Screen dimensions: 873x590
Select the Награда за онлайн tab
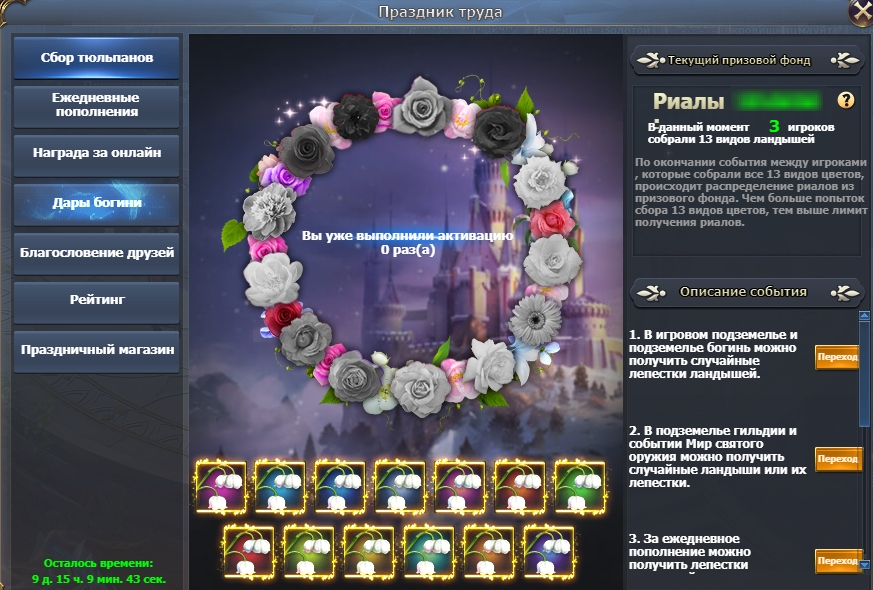97,154
